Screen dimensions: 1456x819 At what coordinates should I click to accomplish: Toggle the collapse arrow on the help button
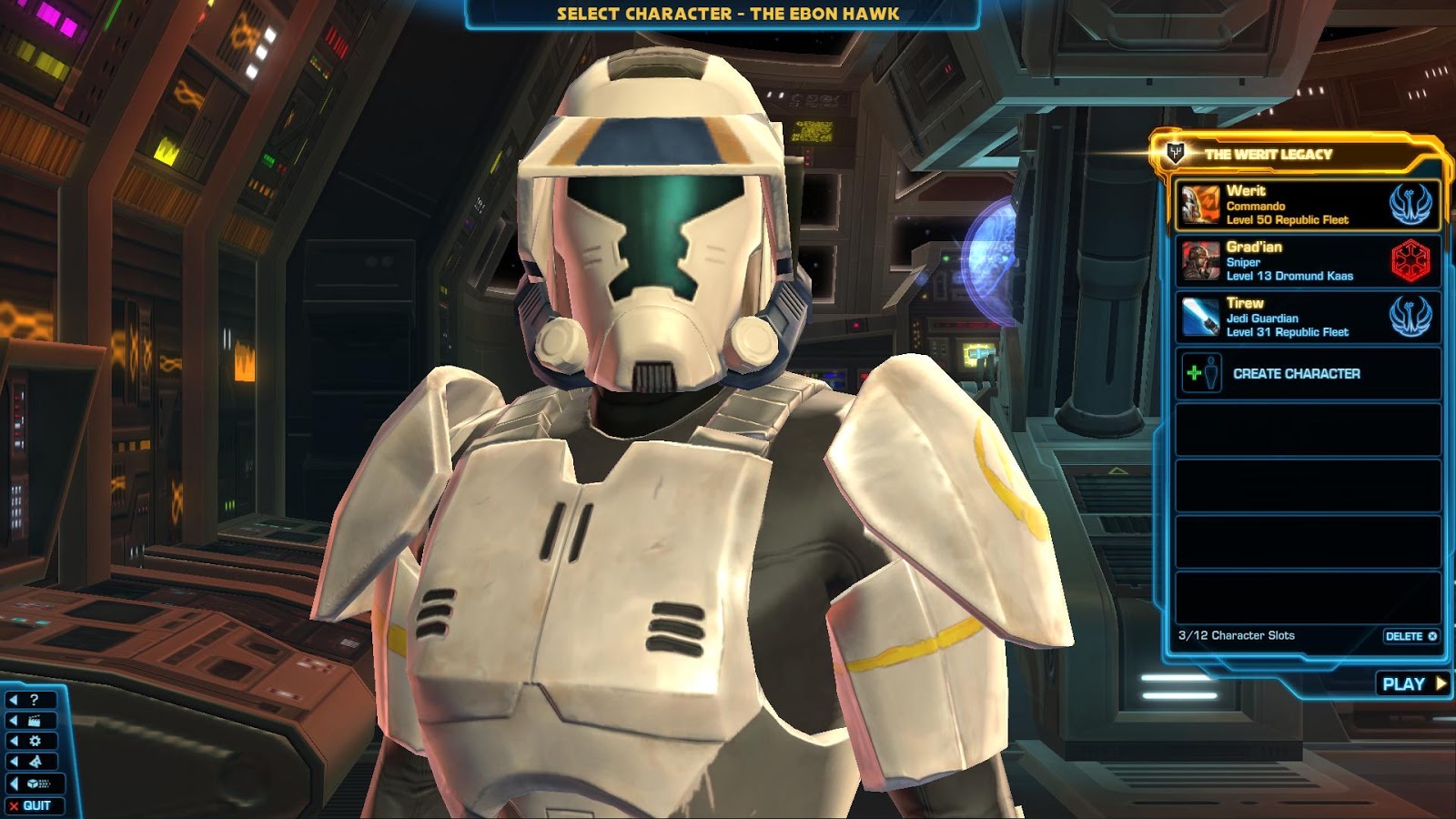pos(13,700)
